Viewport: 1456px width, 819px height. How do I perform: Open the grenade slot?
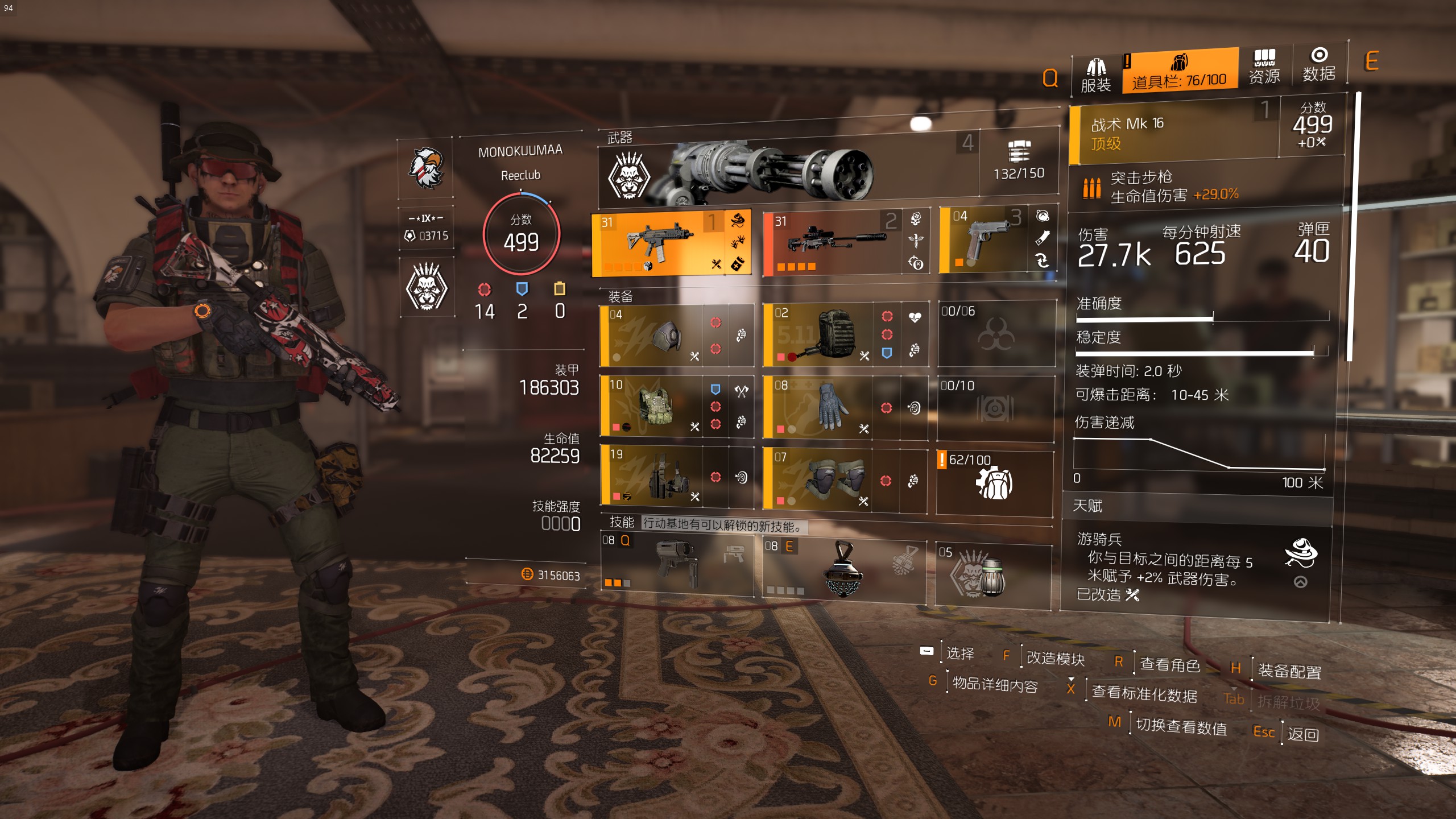click(x=992, y=573)
